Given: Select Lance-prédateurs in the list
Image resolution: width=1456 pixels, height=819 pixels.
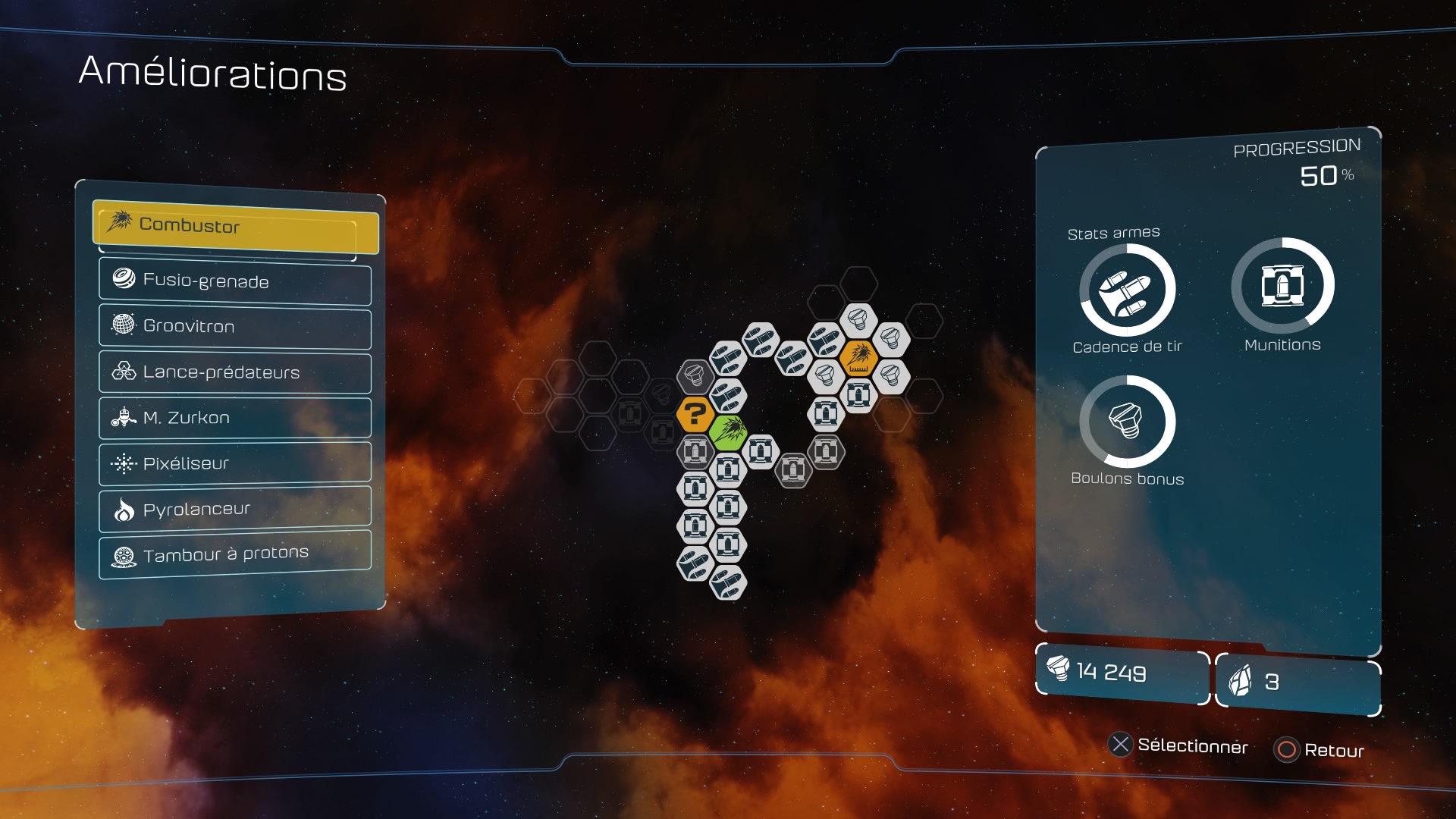Looking at the screenshot, I should click(x=235, y=372).
